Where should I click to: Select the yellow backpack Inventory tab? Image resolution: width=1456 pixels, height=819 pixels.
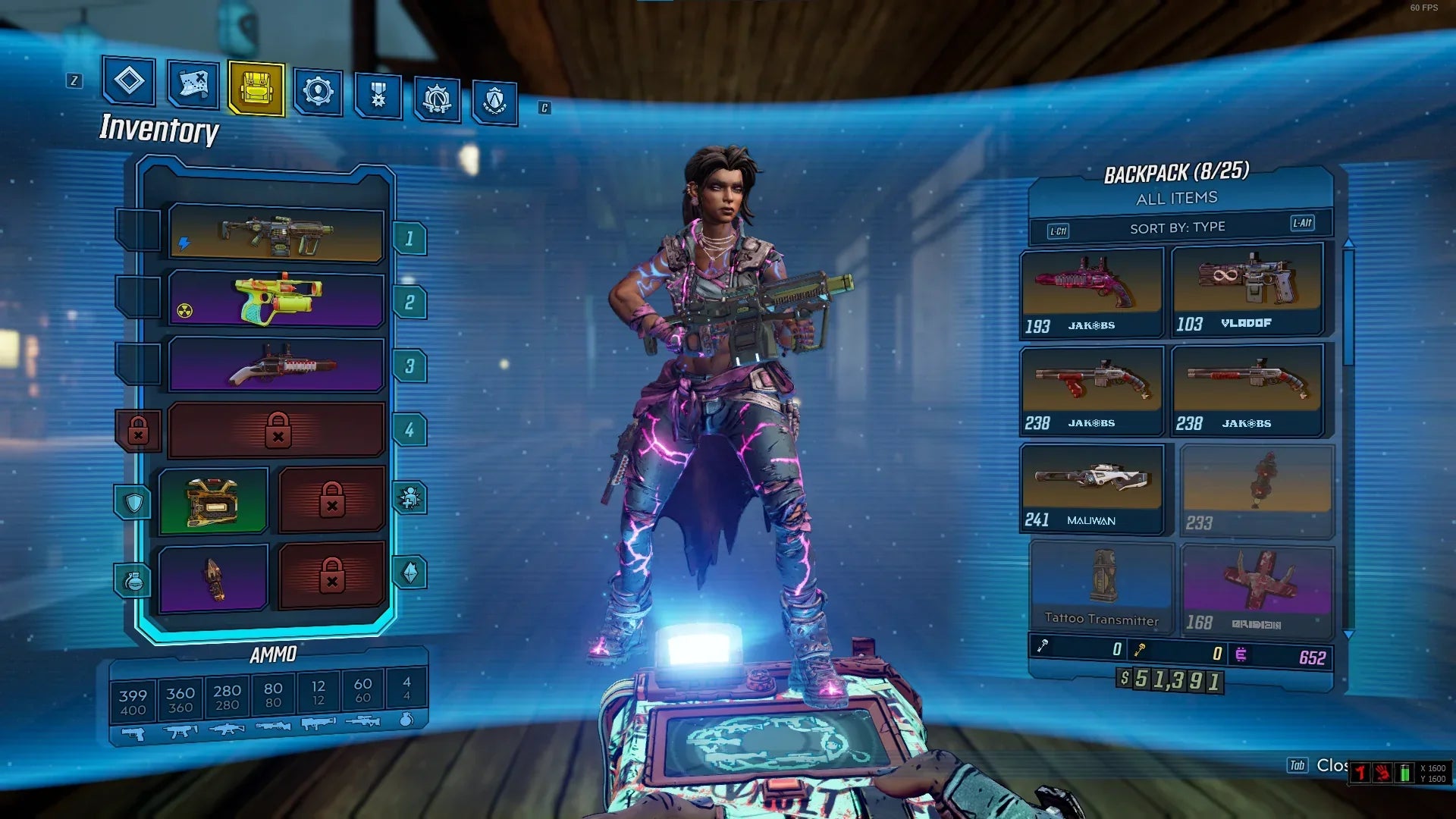pos(256,89)
